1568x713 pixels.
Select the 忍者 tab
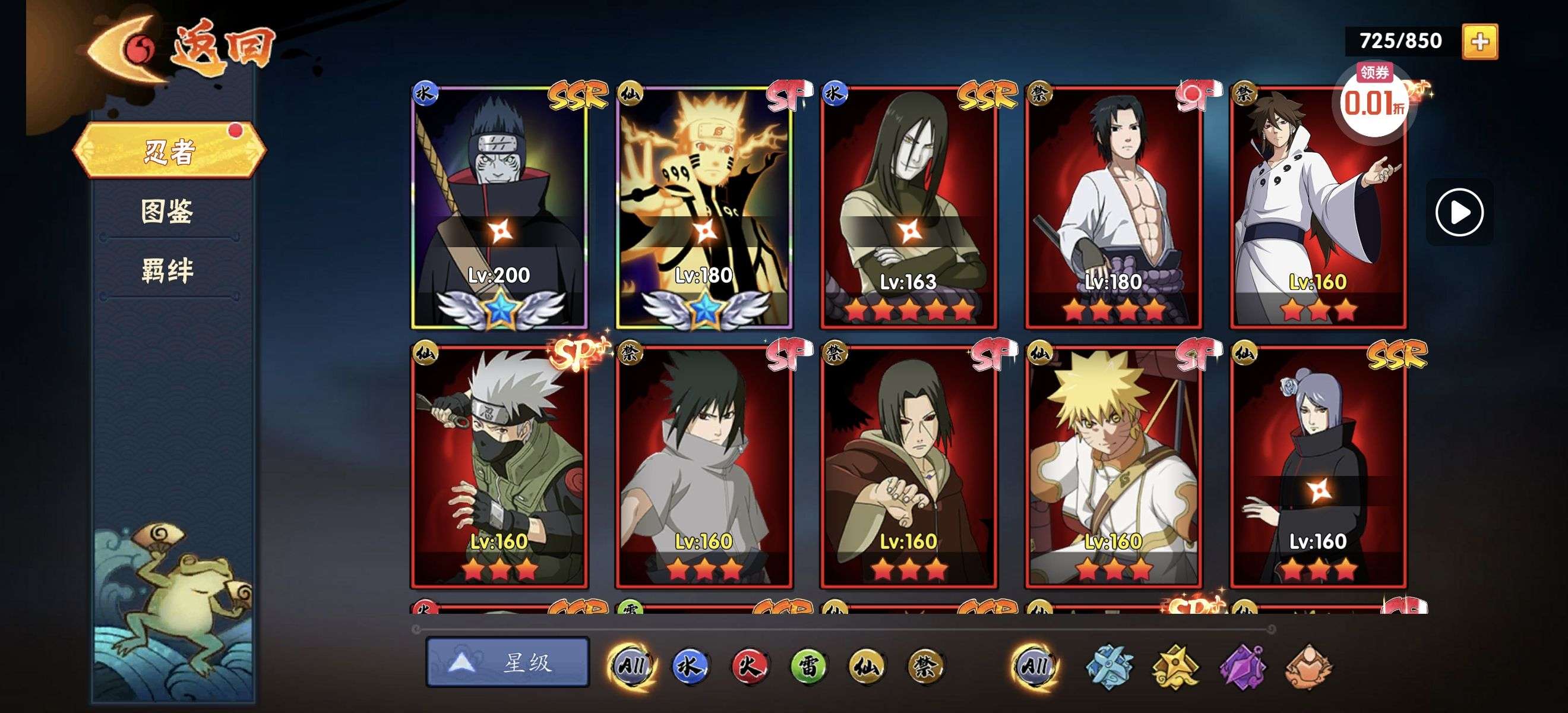[x=169, y=150]
